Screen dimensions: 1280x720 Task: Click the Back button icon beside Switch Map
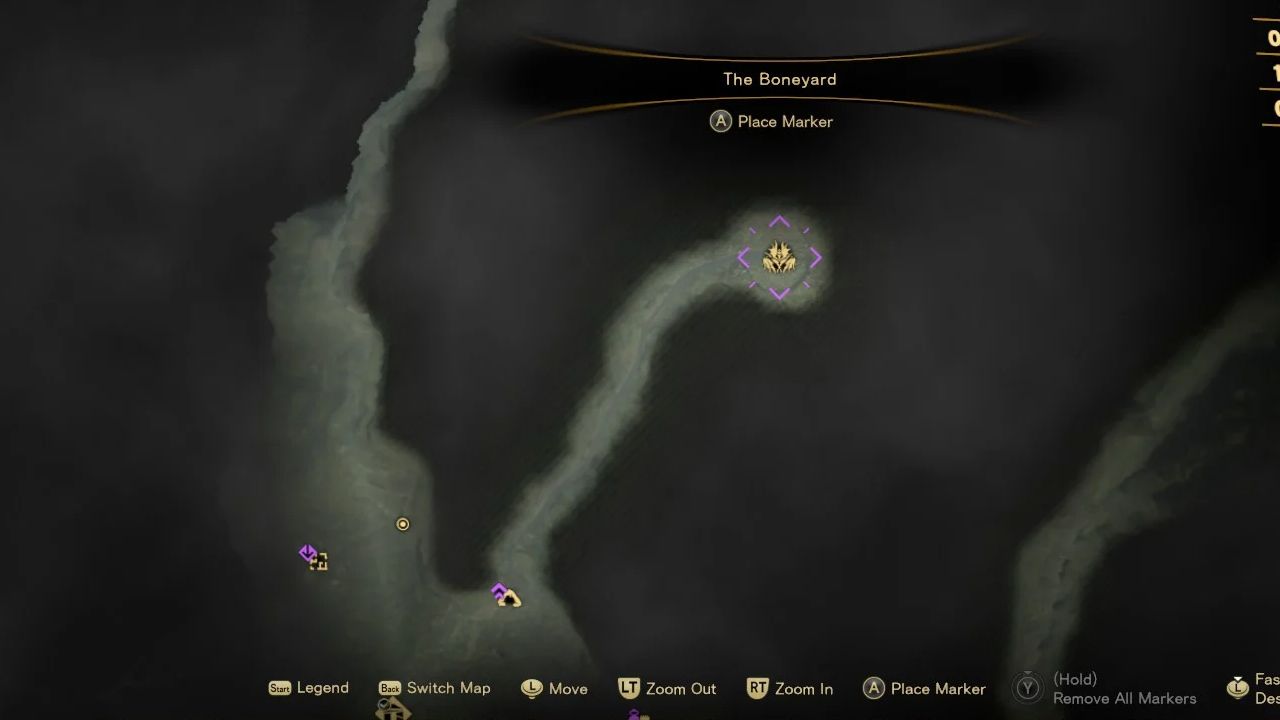click(392, 688)
